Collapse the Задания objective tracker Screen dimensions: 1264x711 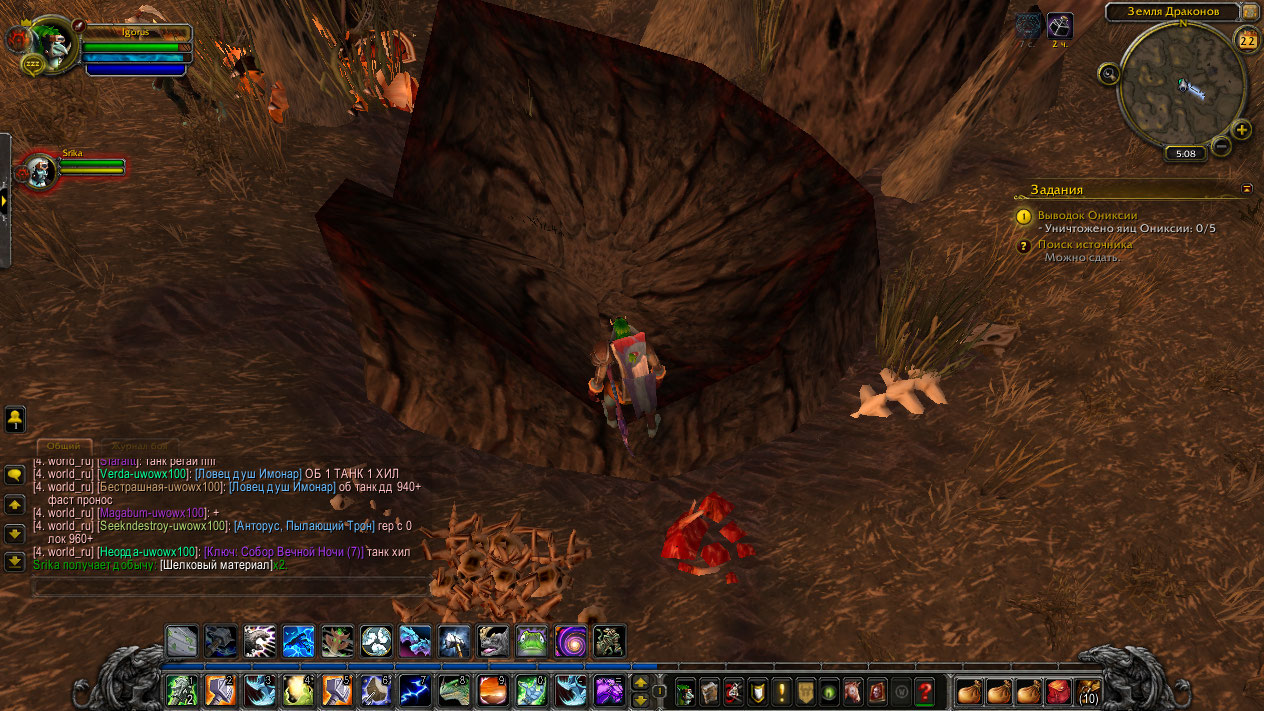point(1247,188)
